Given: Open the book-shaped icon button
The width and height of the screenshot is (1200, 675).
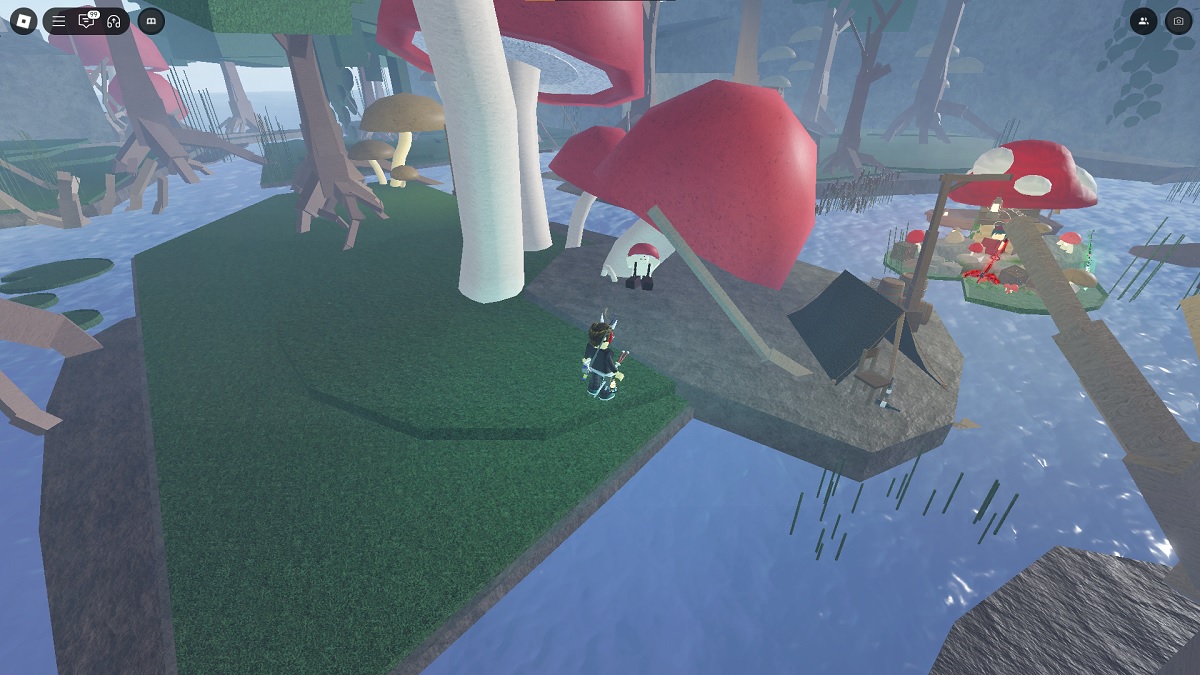Looking at the screenshot, I should (151, 21).
